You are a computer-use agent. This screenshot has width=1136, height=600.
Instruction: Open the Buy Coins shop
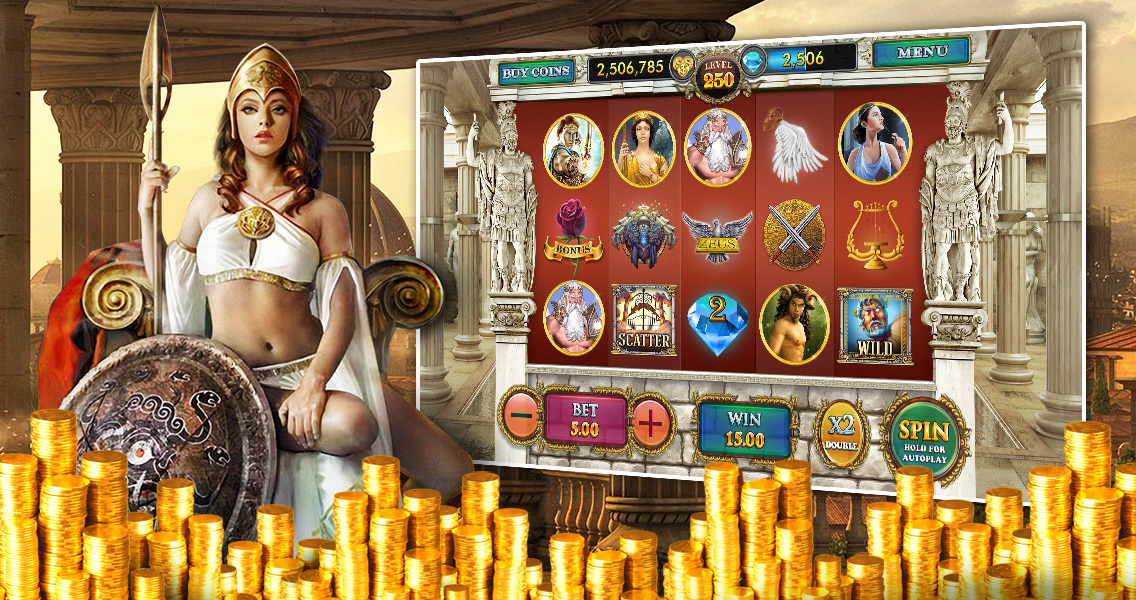[537, 72]
